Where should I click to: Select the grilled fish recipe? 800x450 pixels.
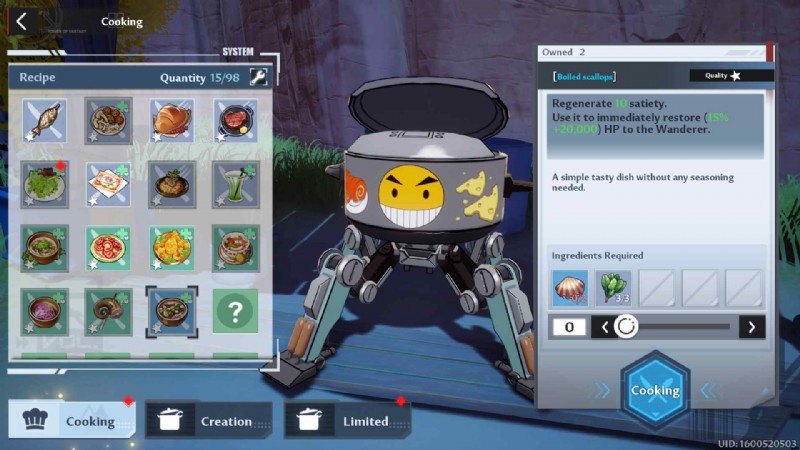click(x=45, y=121)
